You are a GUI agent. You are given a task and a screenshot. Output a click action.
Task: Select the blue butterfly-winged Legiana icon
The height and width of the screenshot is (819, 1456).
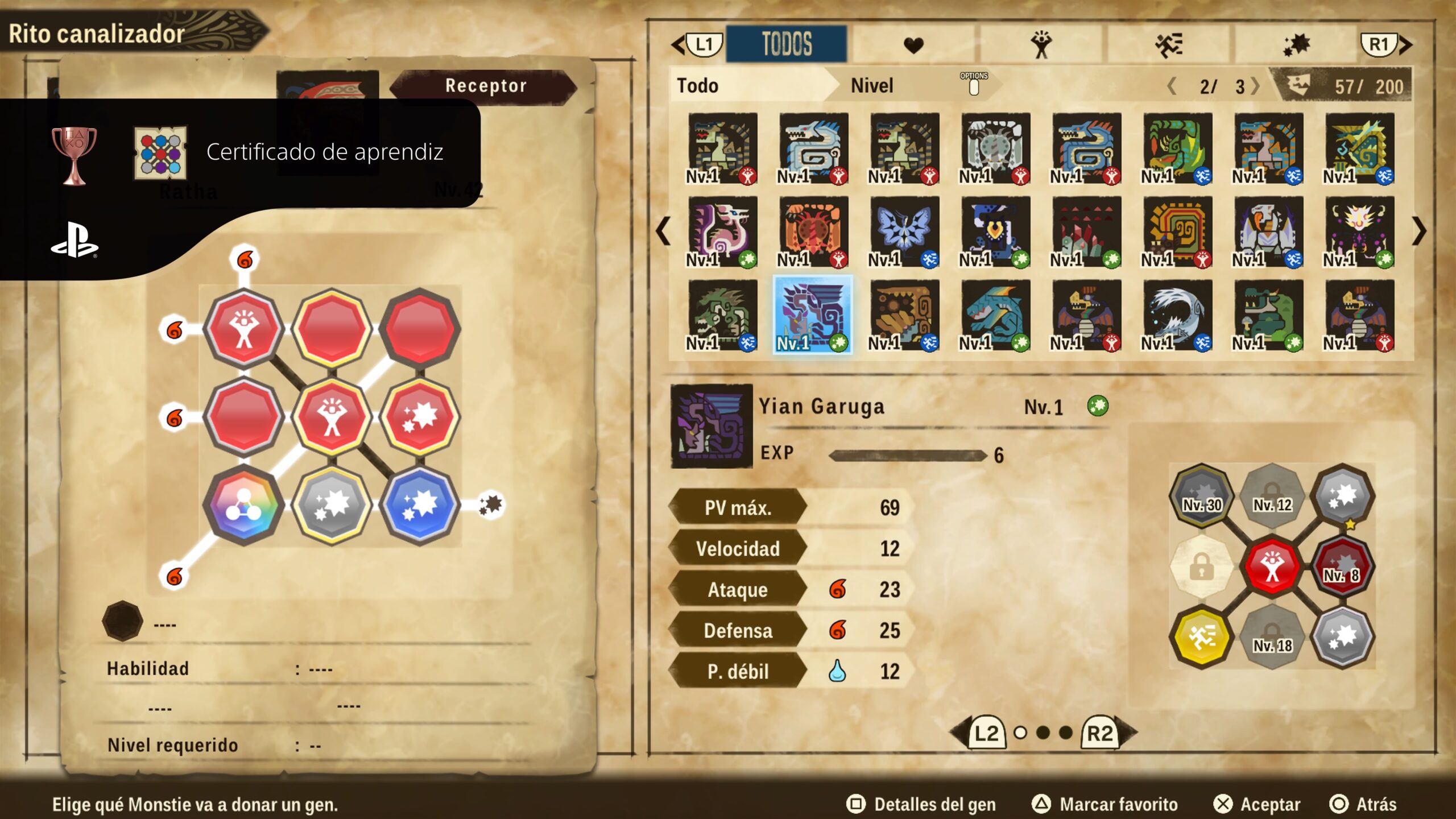click(904, 231)
